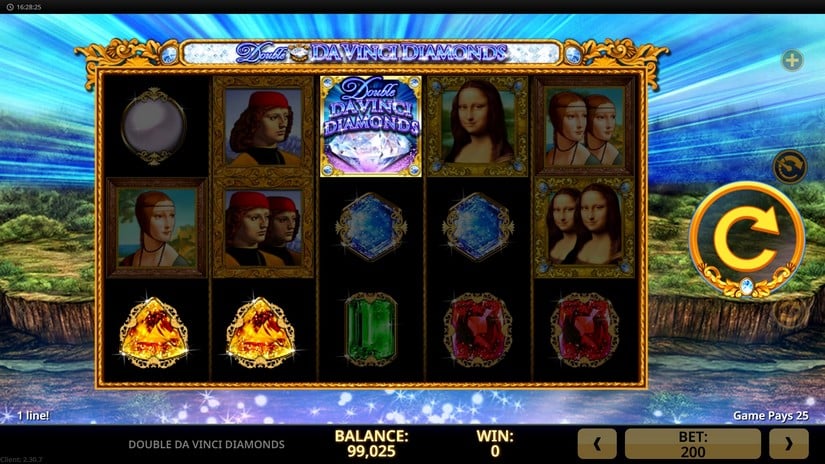Open the BET 200 amount panel

point(692,443)
